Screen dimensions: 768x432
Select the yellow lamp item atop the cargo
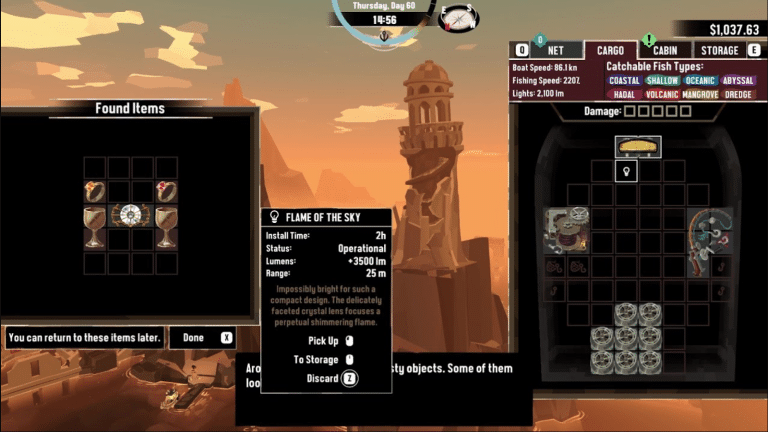(638, 147)
